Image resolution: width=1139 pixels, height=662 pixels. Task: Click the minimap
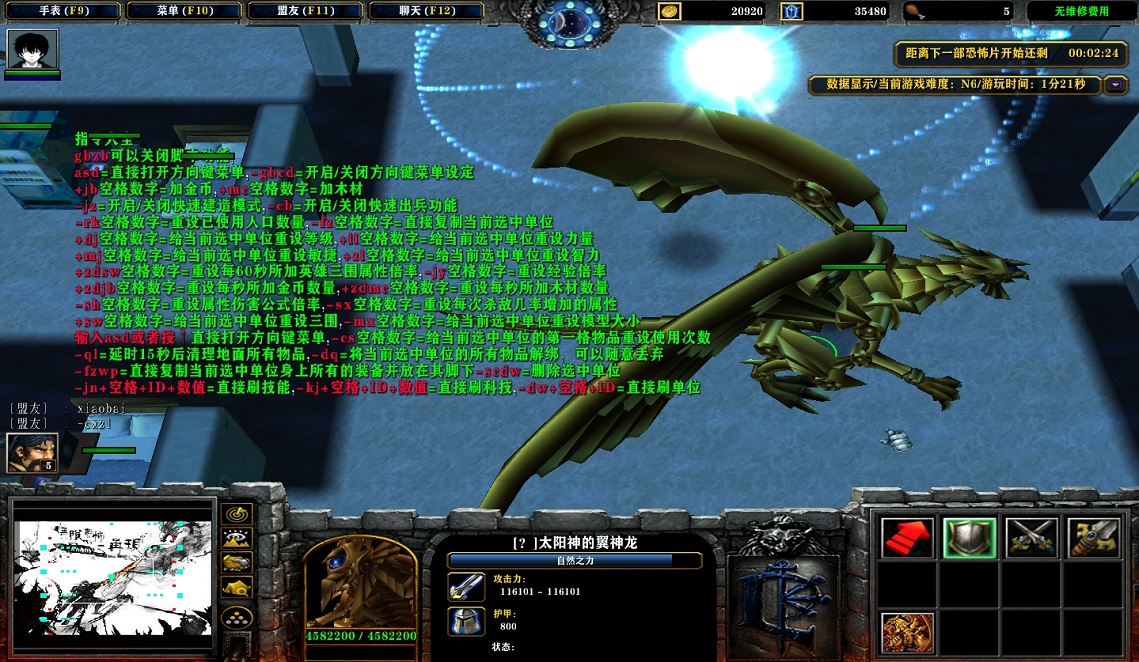(x=113, y=578)
